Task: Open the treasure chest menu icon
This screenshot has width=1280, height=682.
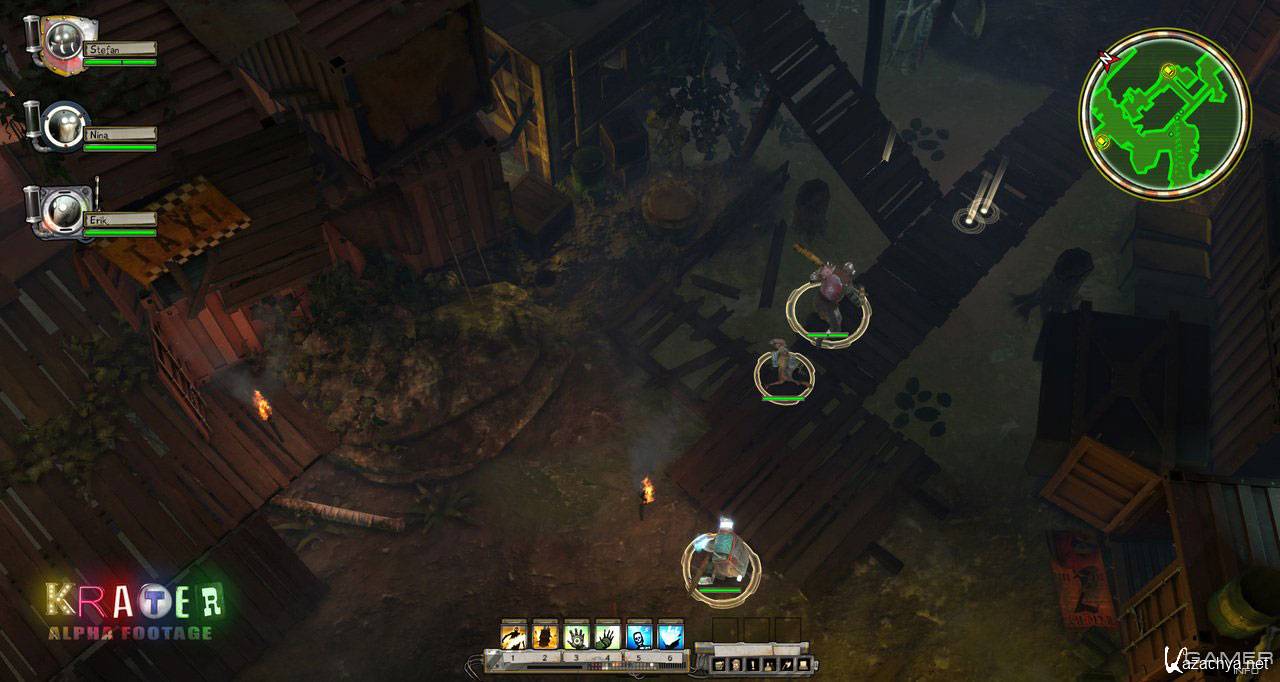Action: (718, 665)
